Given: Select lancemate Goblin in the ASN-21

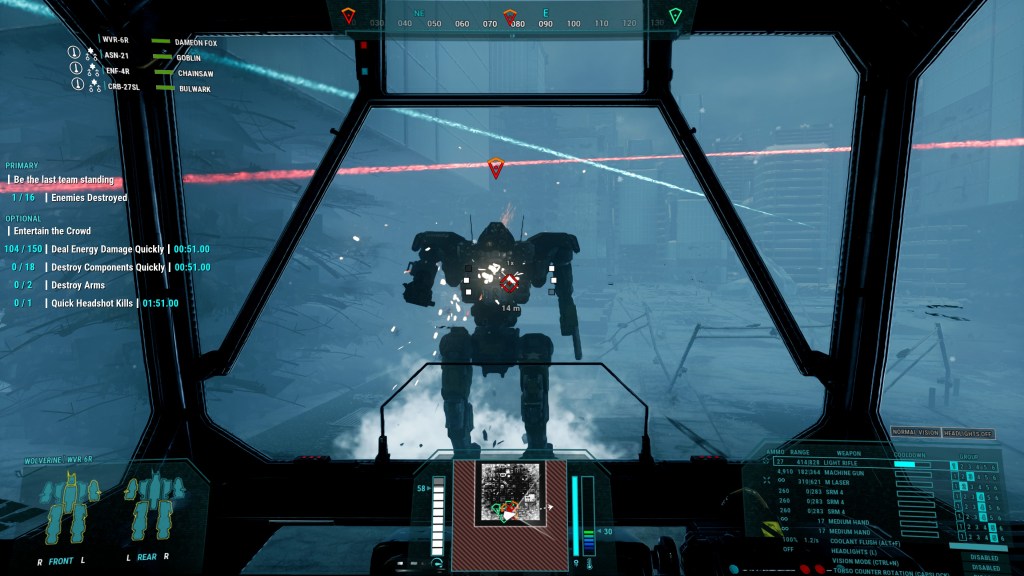Looking at the screenshot, I should pos(188,57).
